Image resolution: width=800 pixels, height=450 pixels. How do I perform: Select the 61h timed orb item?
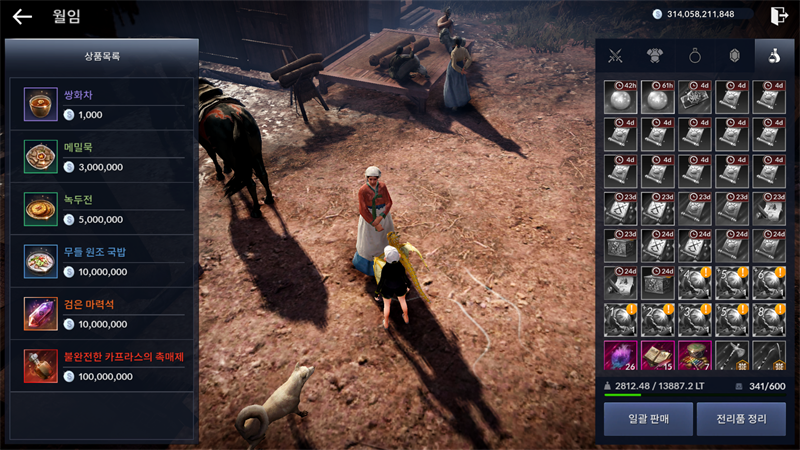657,97
